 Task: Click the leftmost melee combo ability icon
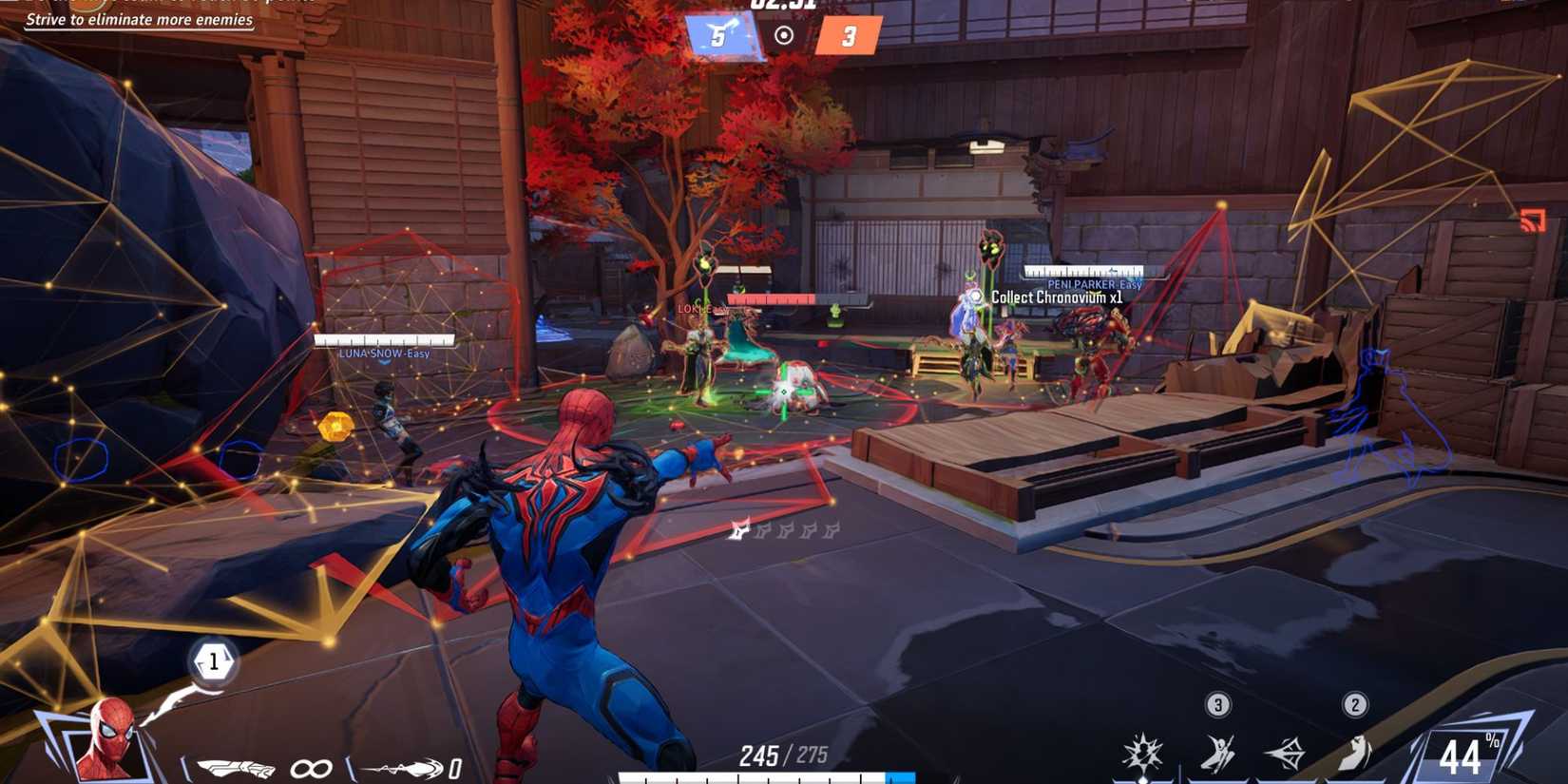pos(1143,751)
